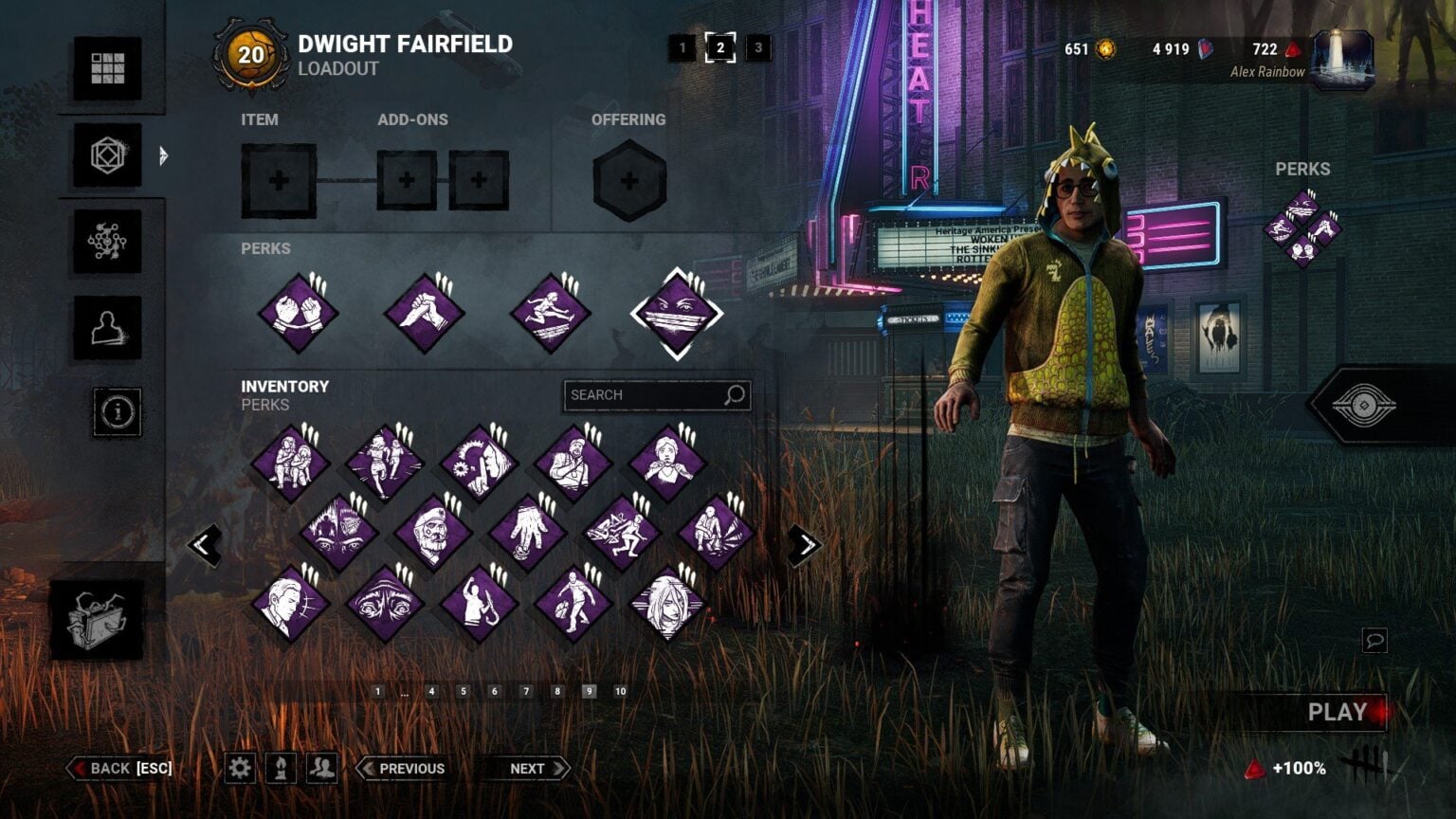Open the empty Item slot

pos(278,182)
